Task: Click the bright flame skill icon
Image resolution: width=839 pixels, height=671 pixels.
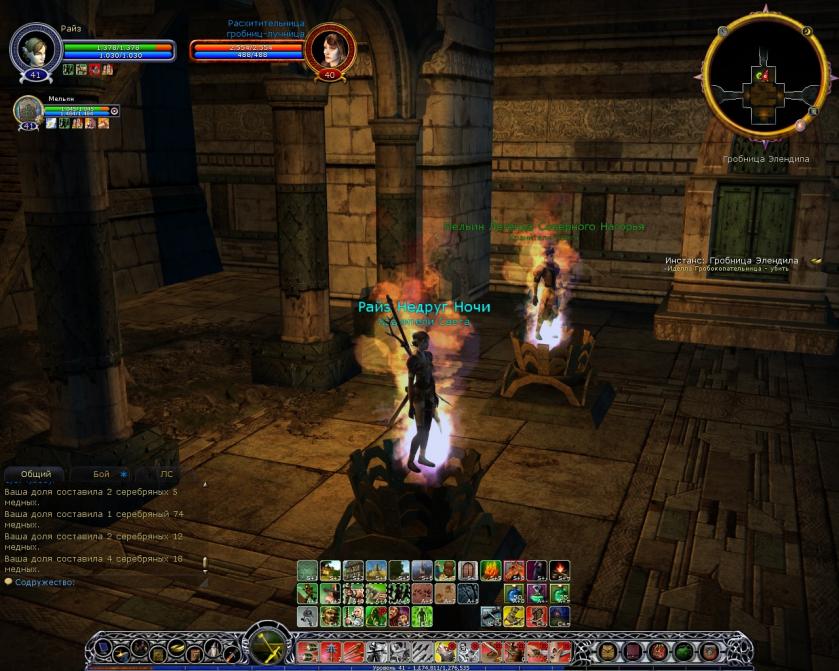Action: pos(490,571)
